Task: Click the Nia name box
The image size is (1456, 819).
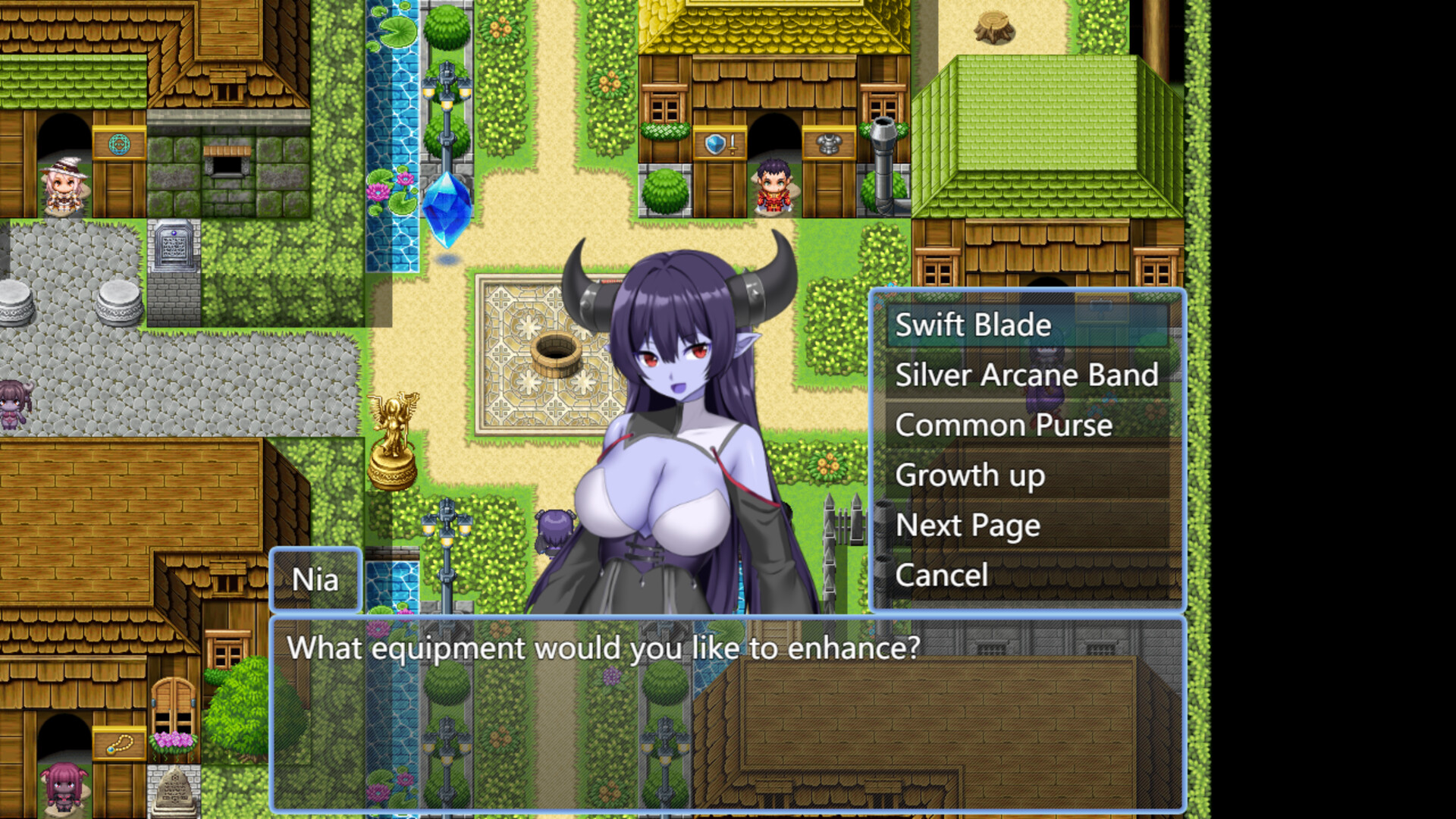Action: click(315, 579)
